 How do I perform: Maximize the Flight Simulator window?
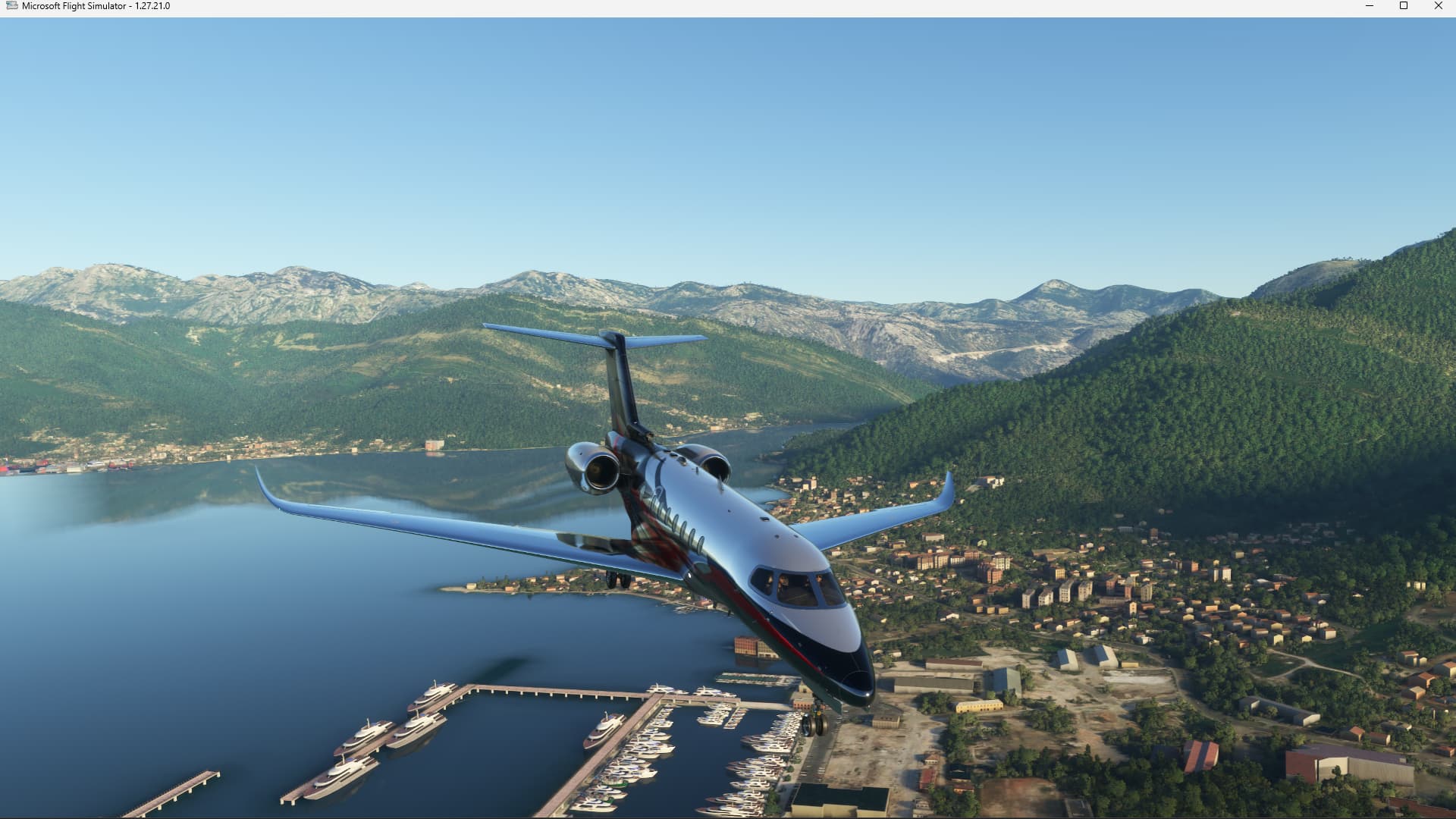1404,6
